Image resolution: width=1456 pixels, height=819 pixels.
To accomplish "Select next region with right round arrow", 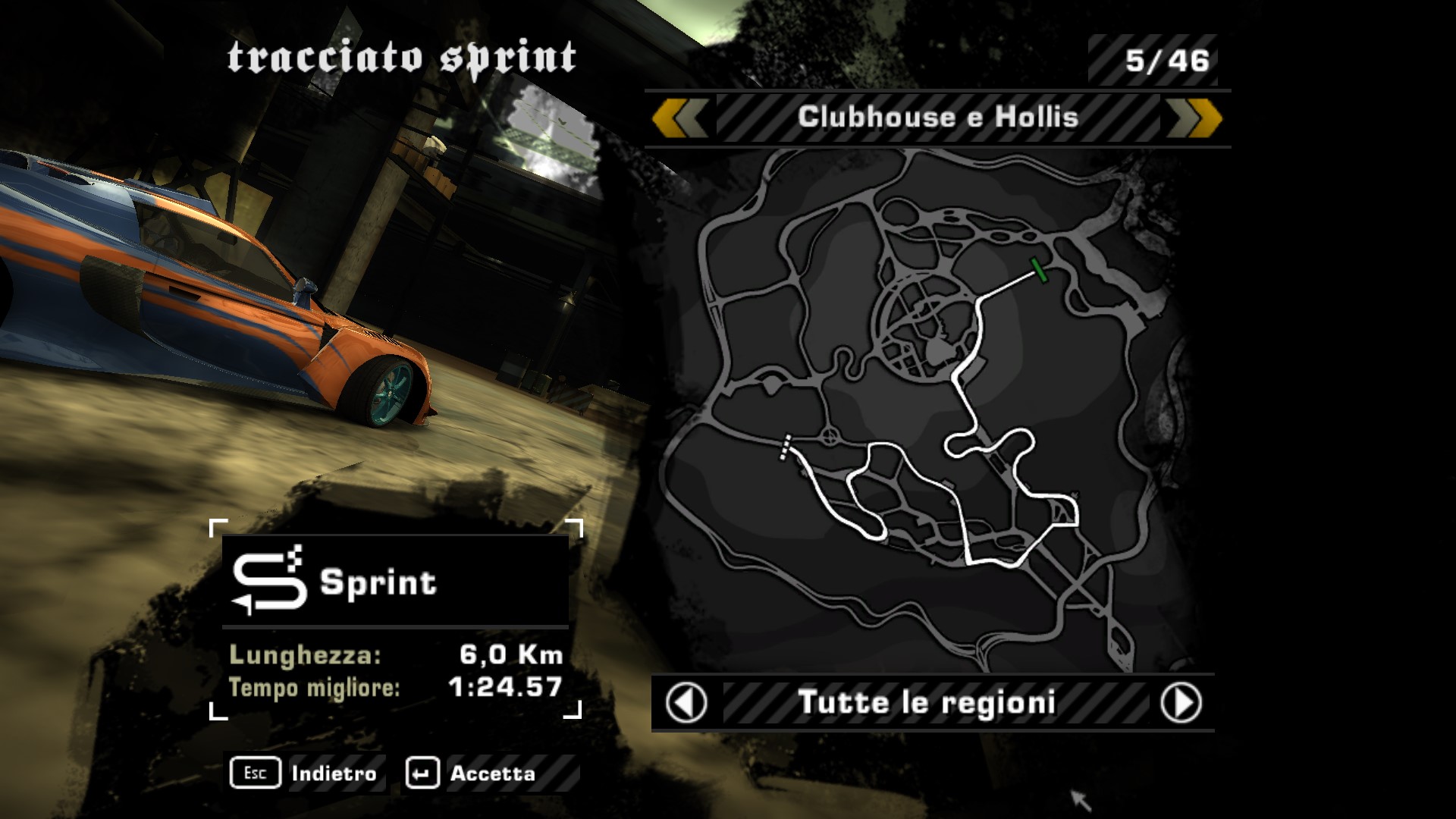I will [1181, 702].
